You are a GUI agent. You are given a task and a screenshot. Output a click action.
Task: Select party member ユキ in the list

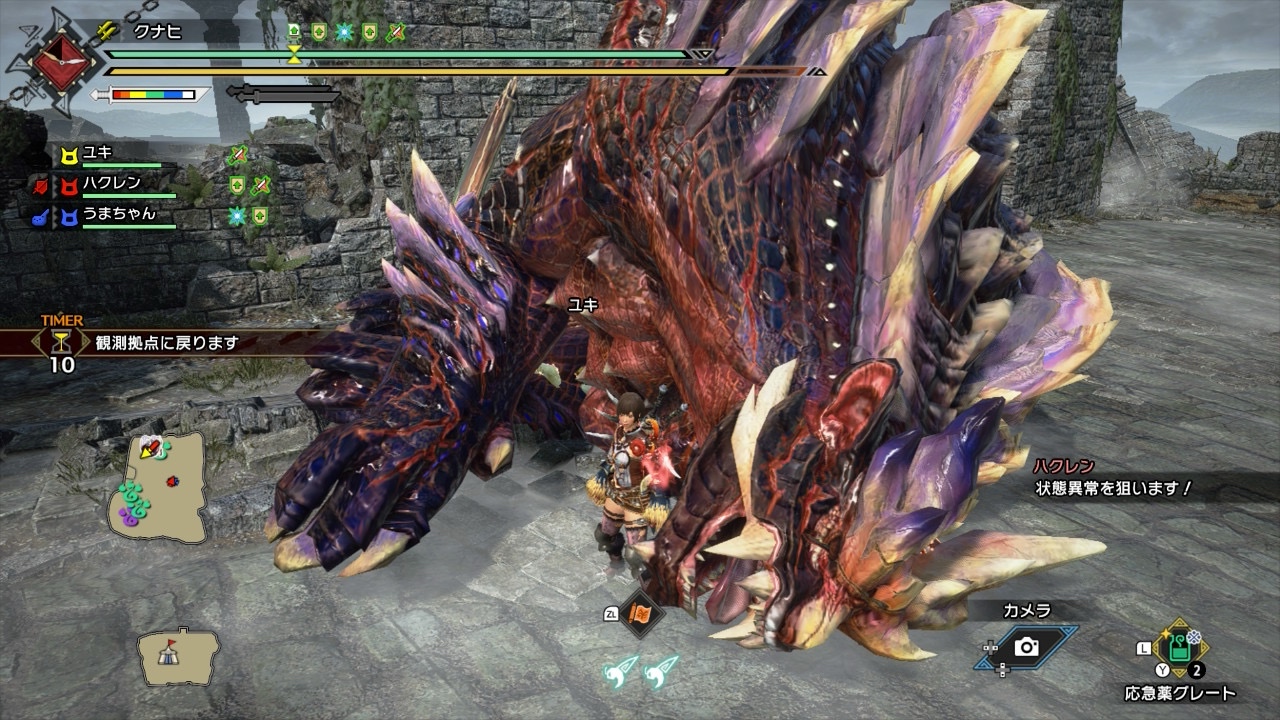(x=98, y=153)
